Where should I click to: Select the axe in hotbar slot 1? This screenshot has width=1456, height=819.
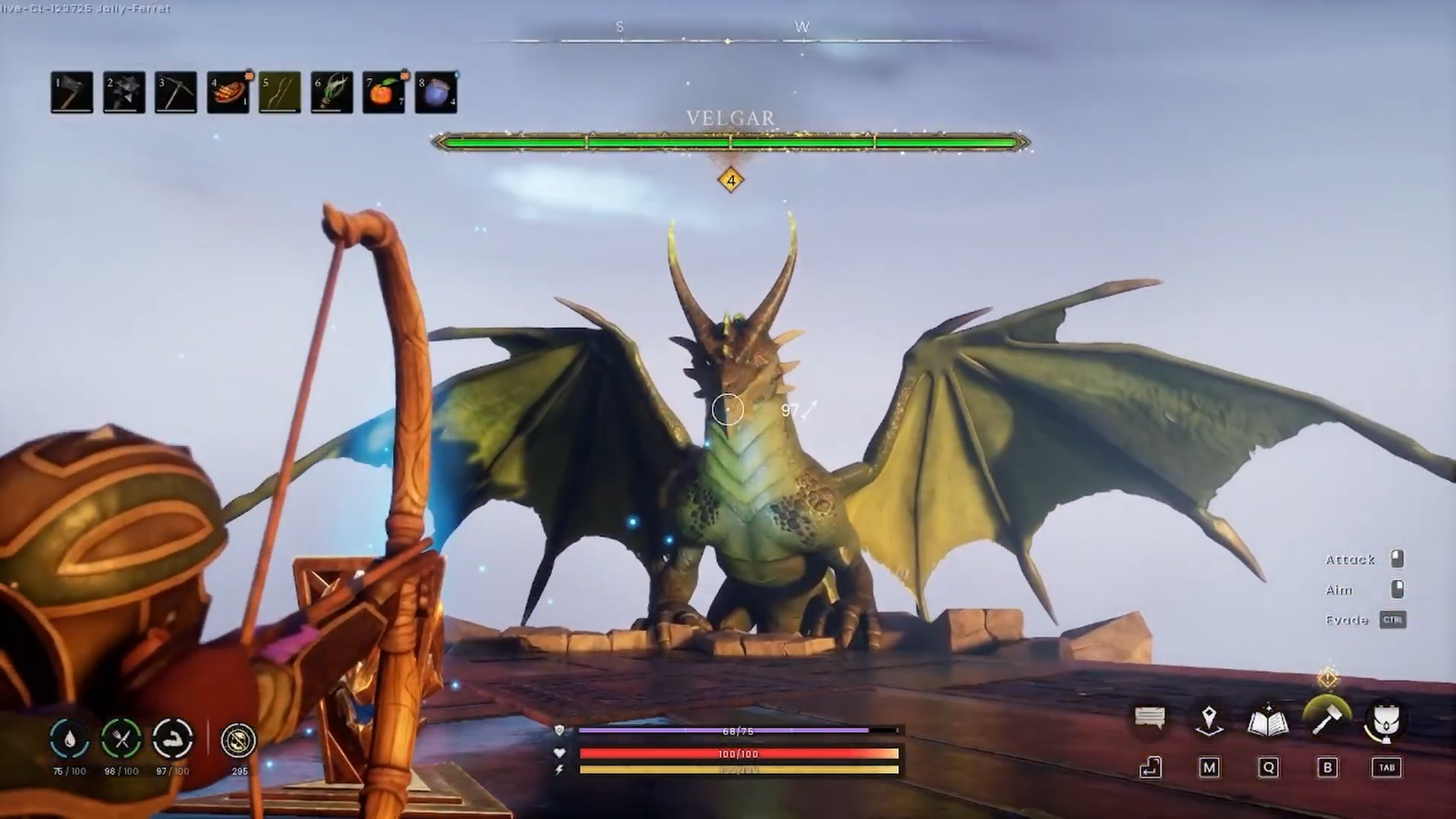point(72,93)
